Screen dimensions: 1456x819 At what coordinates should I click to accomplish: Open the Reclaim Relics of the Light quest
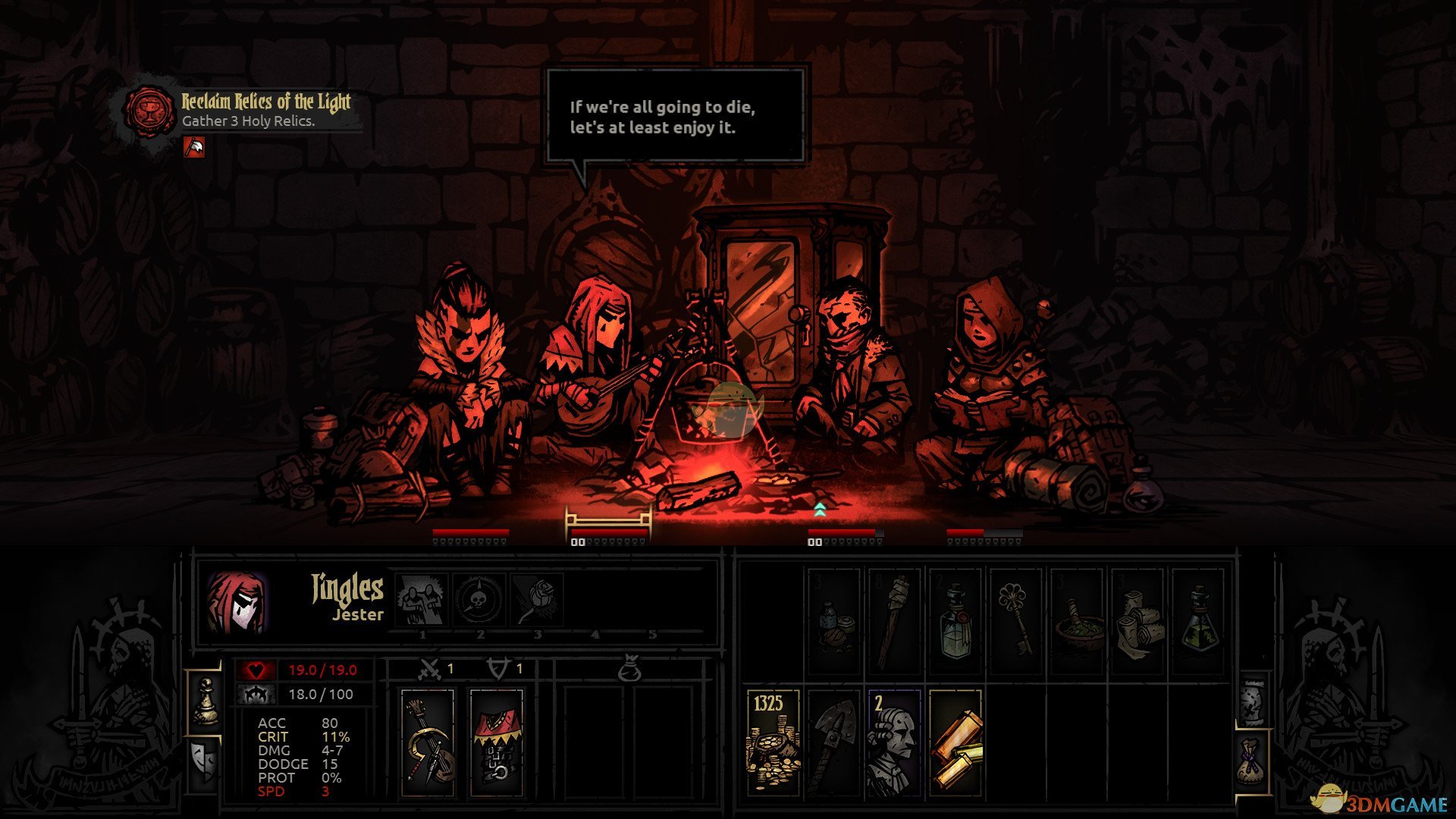[x=265, y=110]
